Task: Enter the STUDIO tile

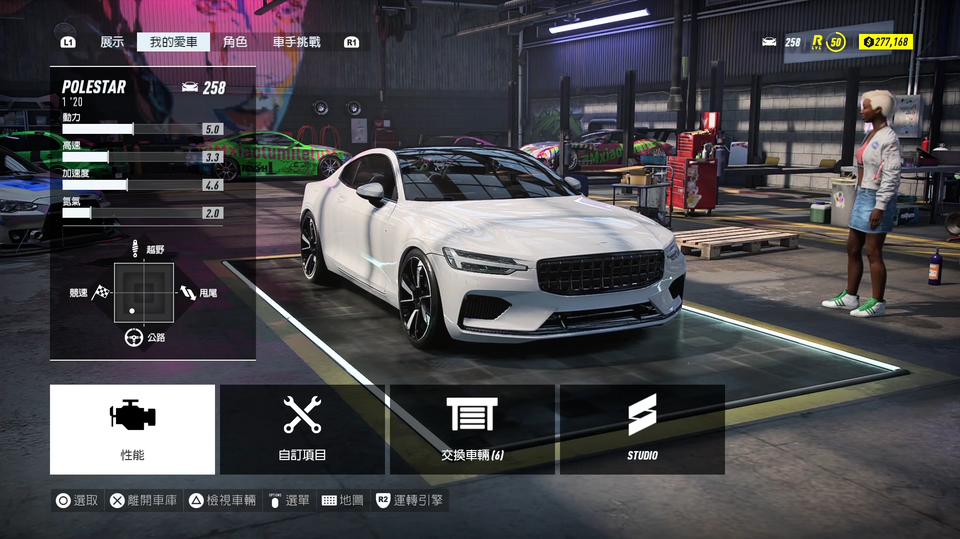Action: coord(642,429)
